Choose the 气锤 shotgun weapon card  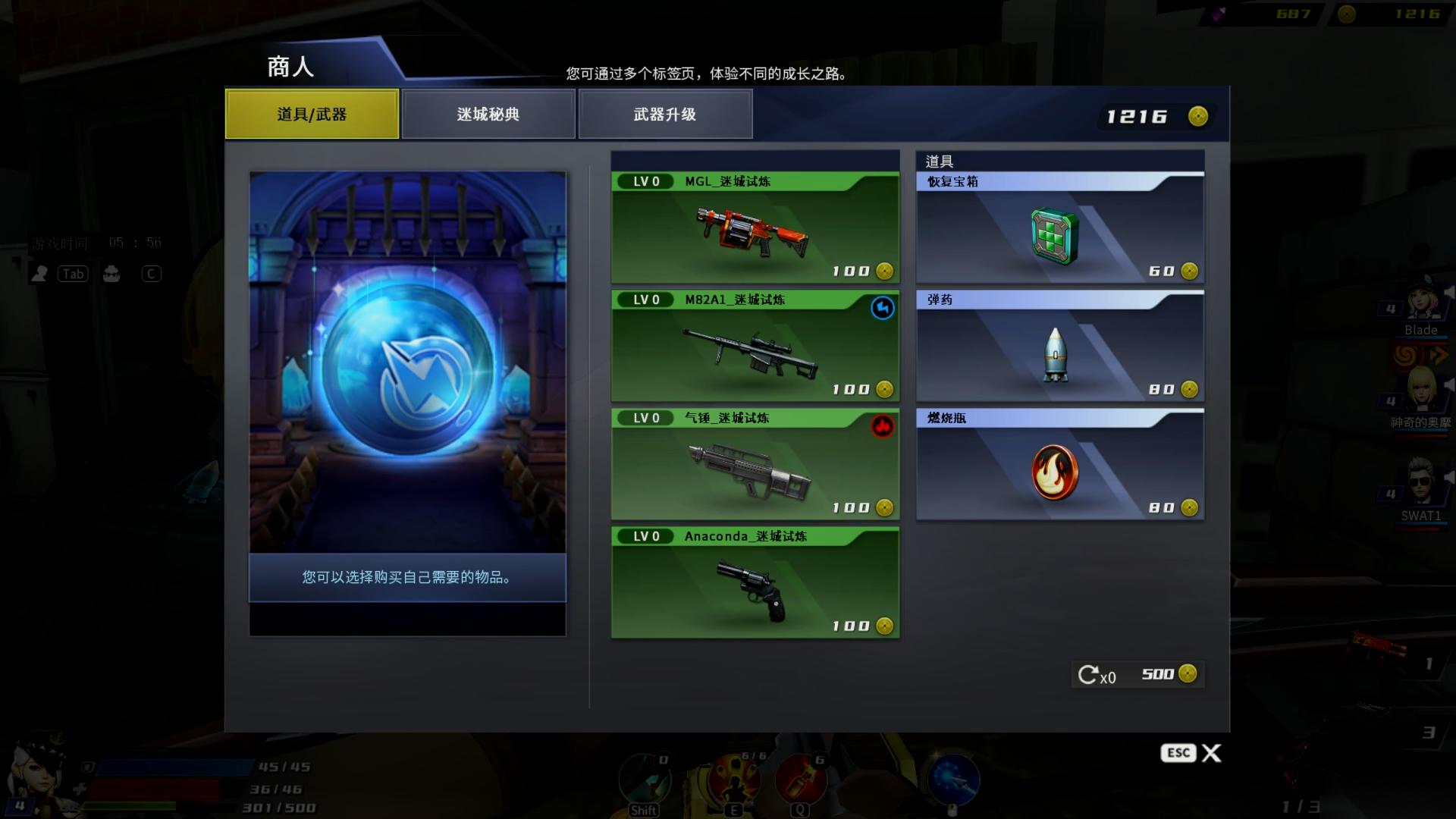pyautogui.click(x=755, y=465)
